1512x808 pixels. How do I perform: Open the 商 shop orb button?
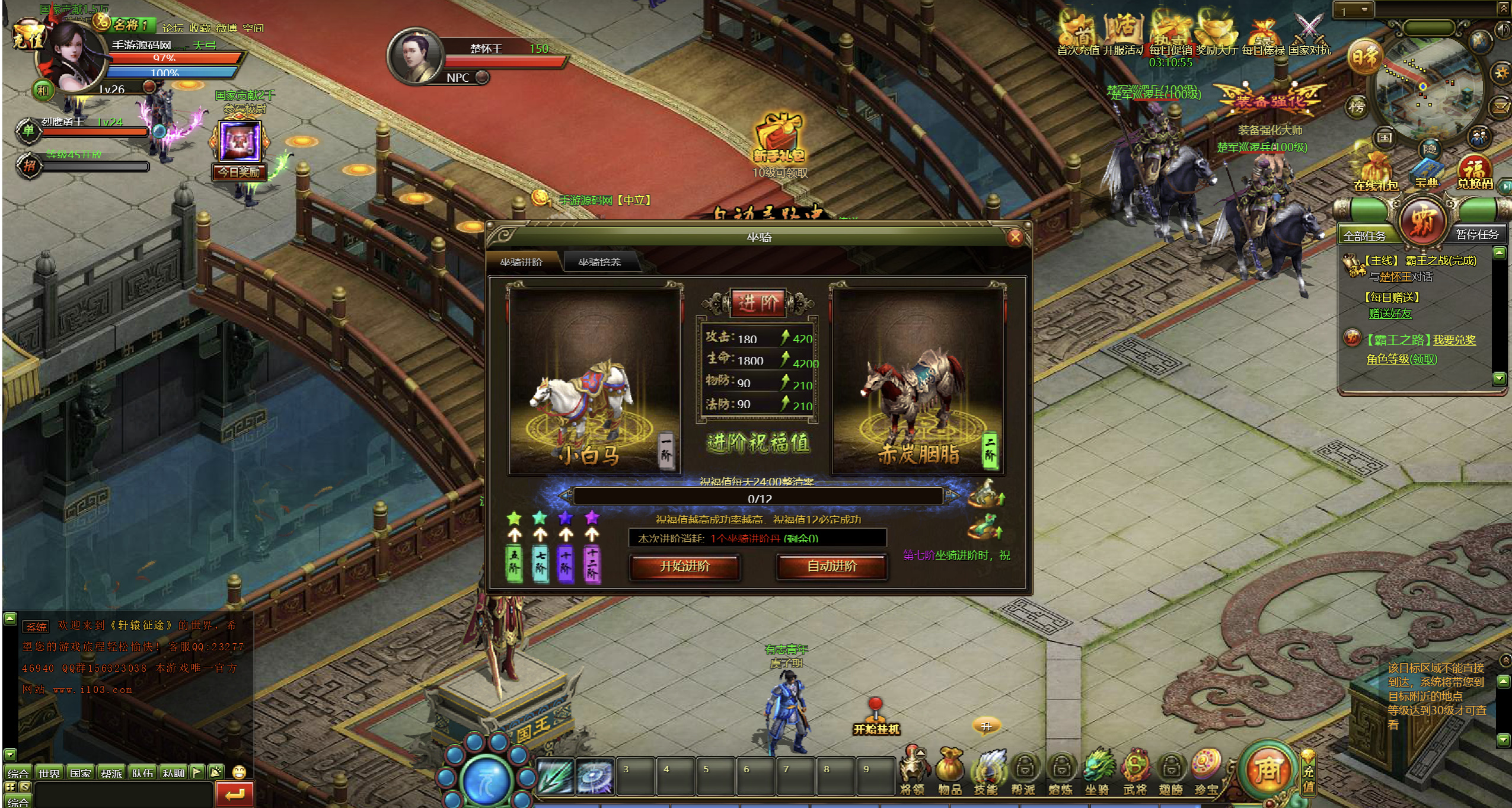1267,769
